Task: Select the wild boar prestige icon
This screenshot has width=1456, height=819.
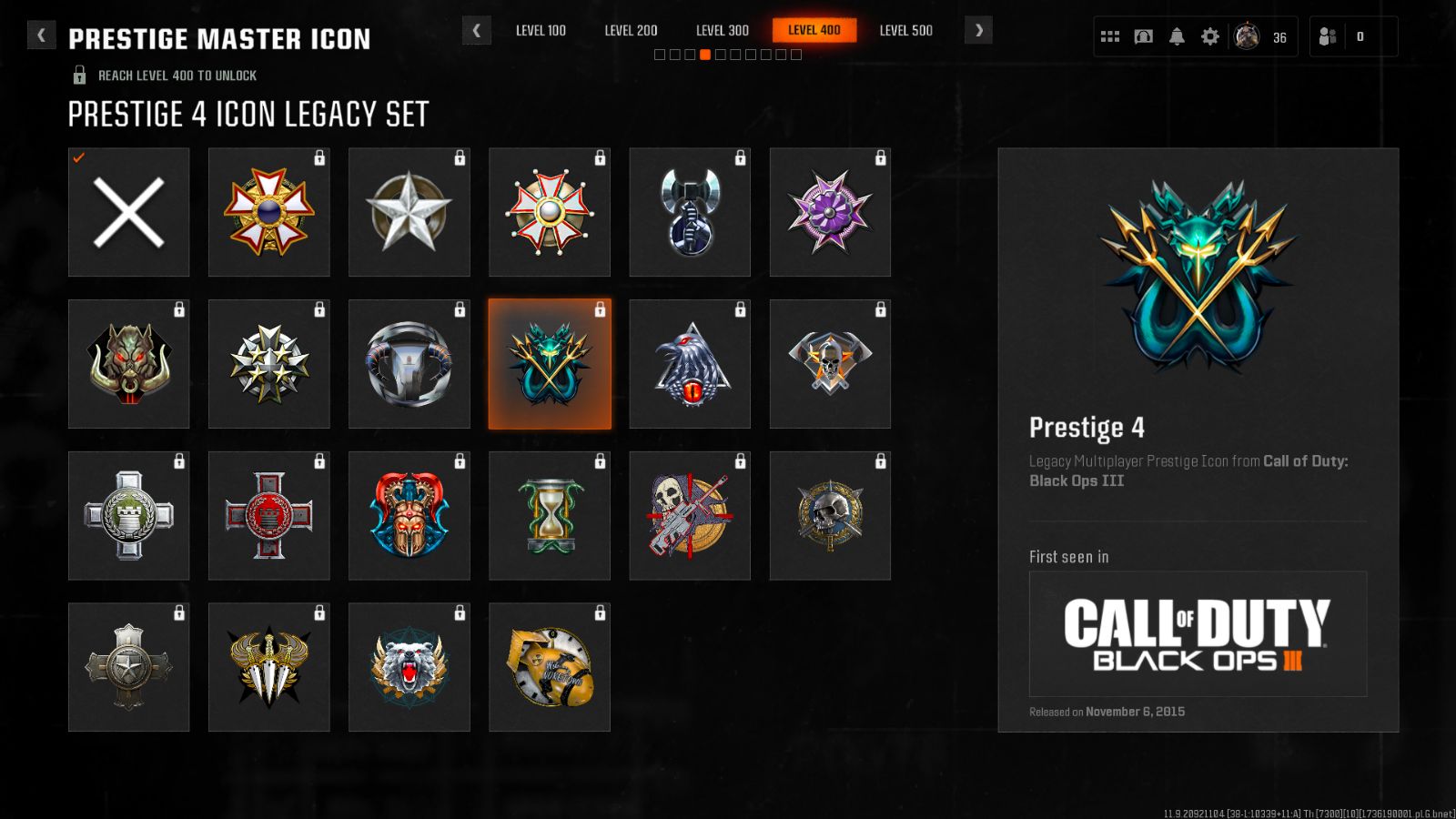Action: (128, 363)
